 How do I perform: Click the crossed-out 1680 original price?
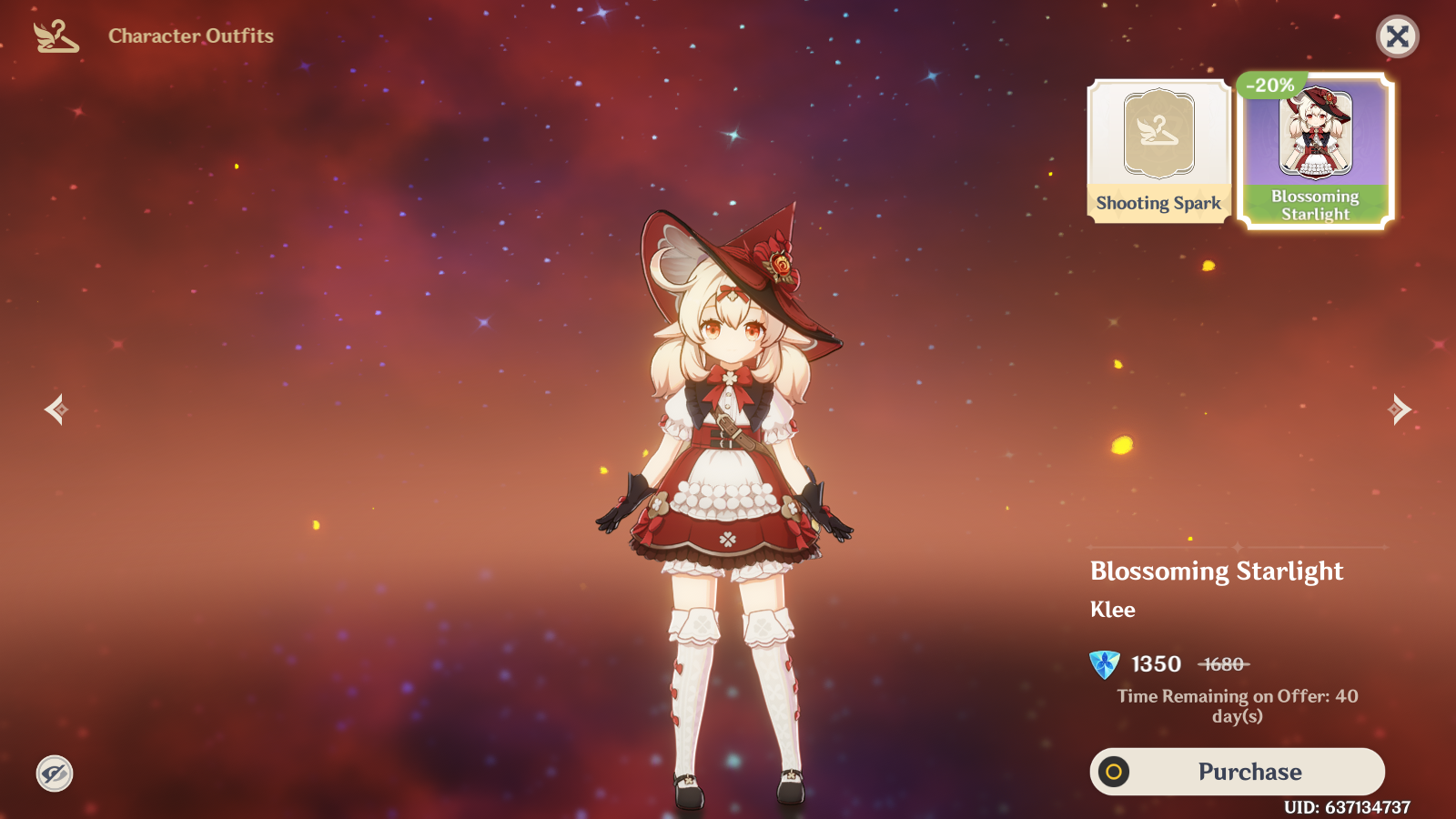click(1223, 665)
